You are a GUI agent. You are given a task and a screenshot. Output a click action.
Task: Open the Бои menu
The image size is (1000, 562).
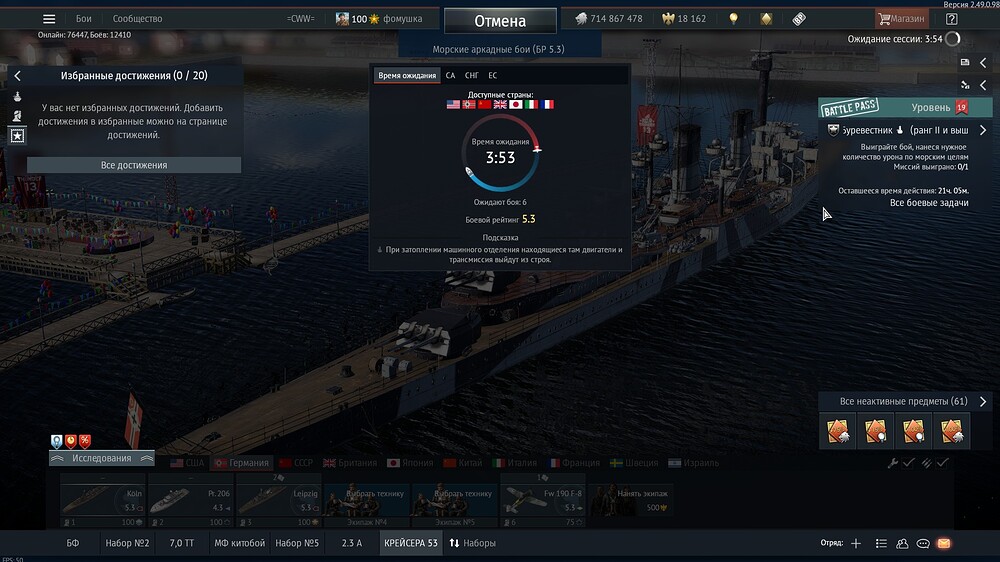(x=84, y=19)
